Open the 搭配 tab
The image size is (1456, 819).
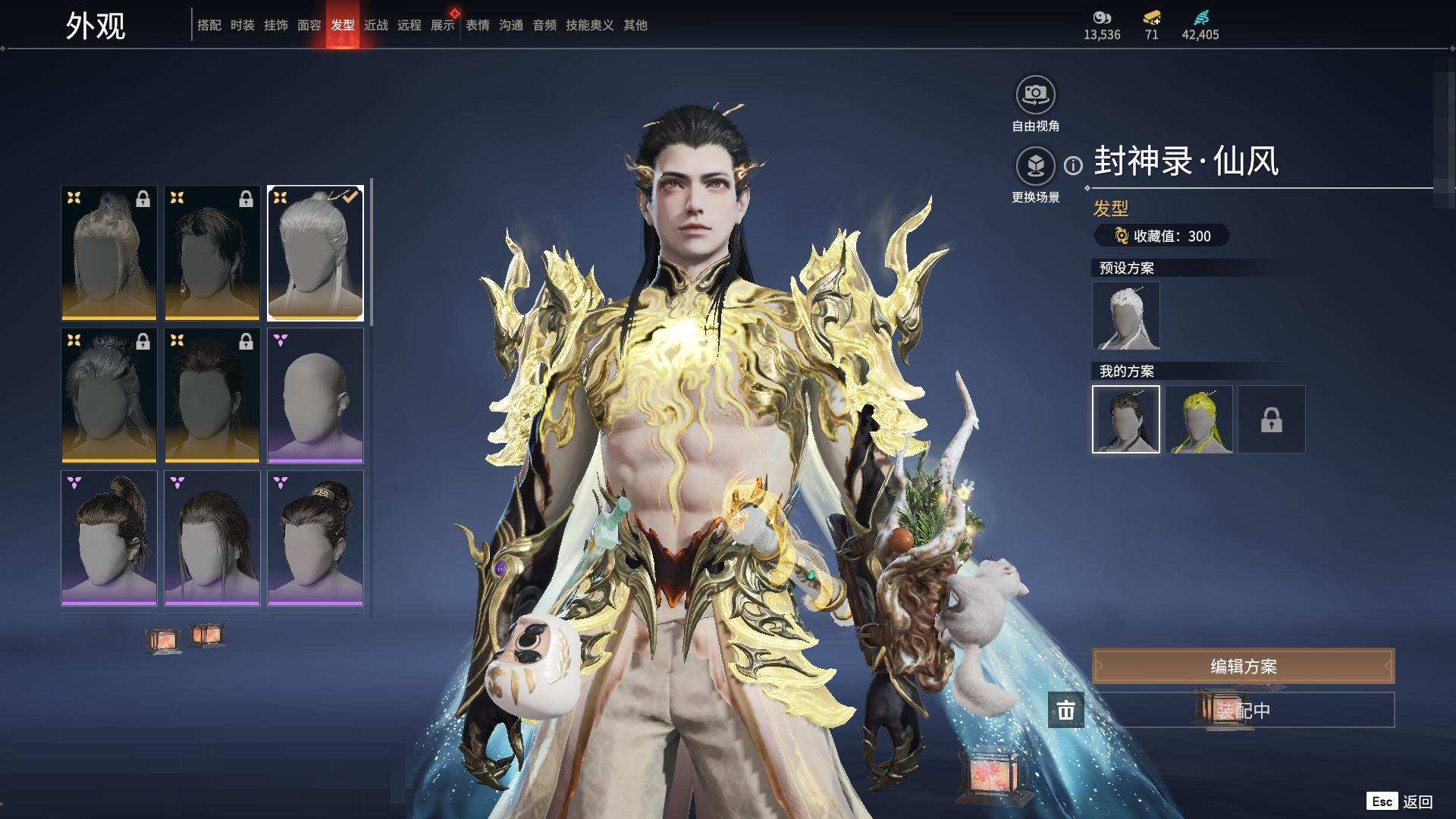209,25
